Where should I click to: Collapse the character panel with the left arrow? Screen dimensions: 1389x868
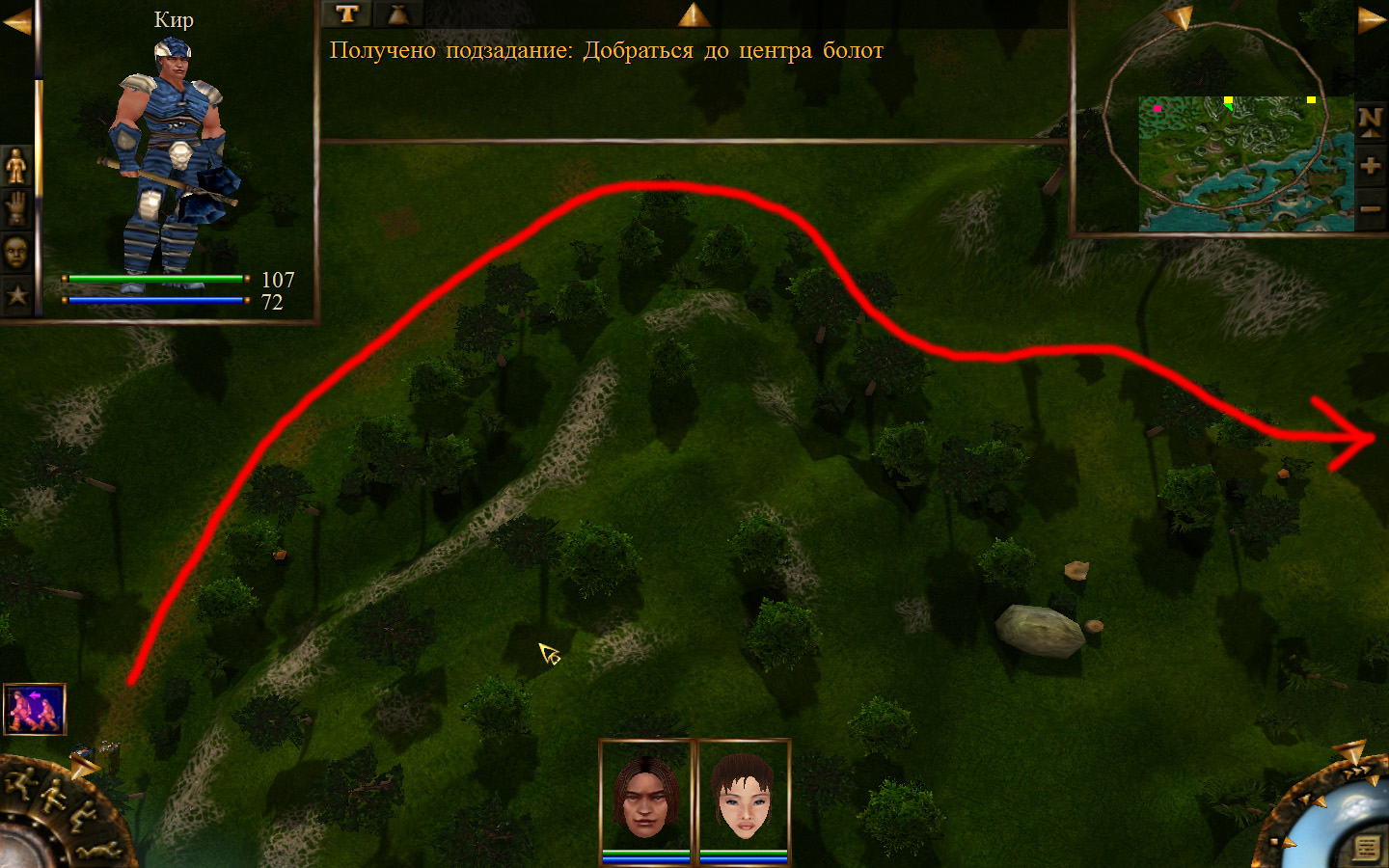(16, 21)
